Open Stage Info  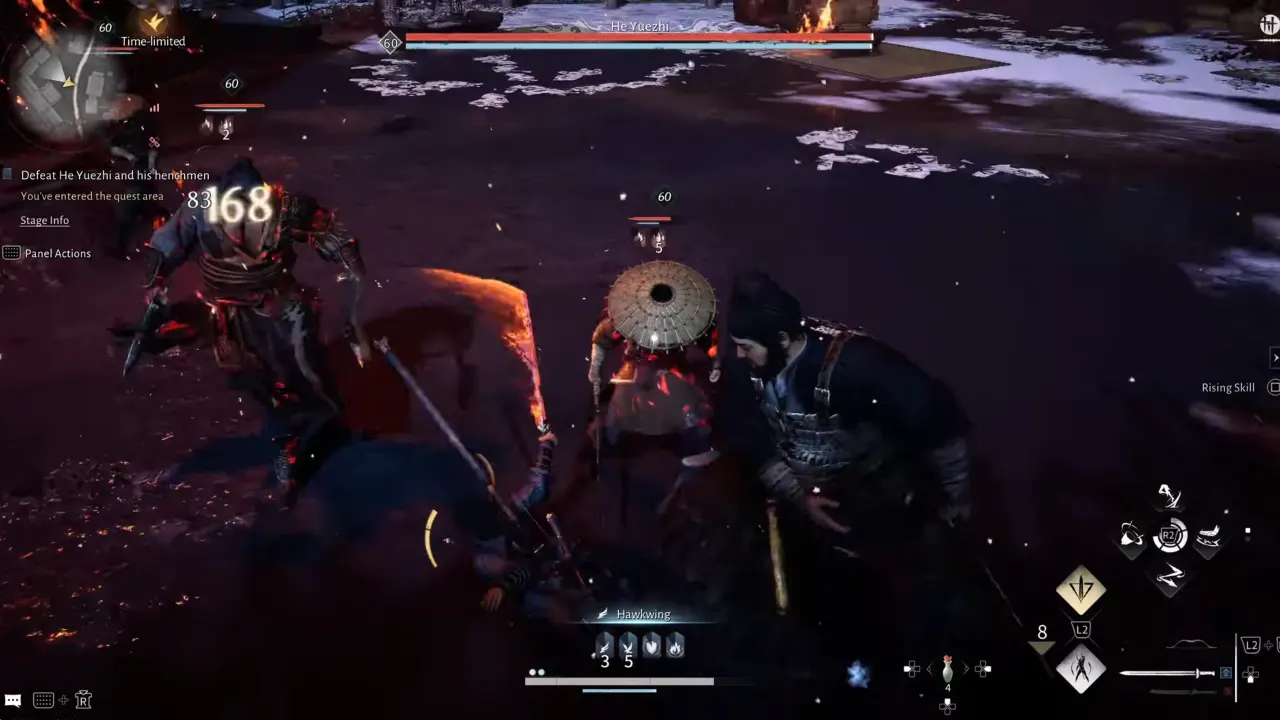pos(44,219)
